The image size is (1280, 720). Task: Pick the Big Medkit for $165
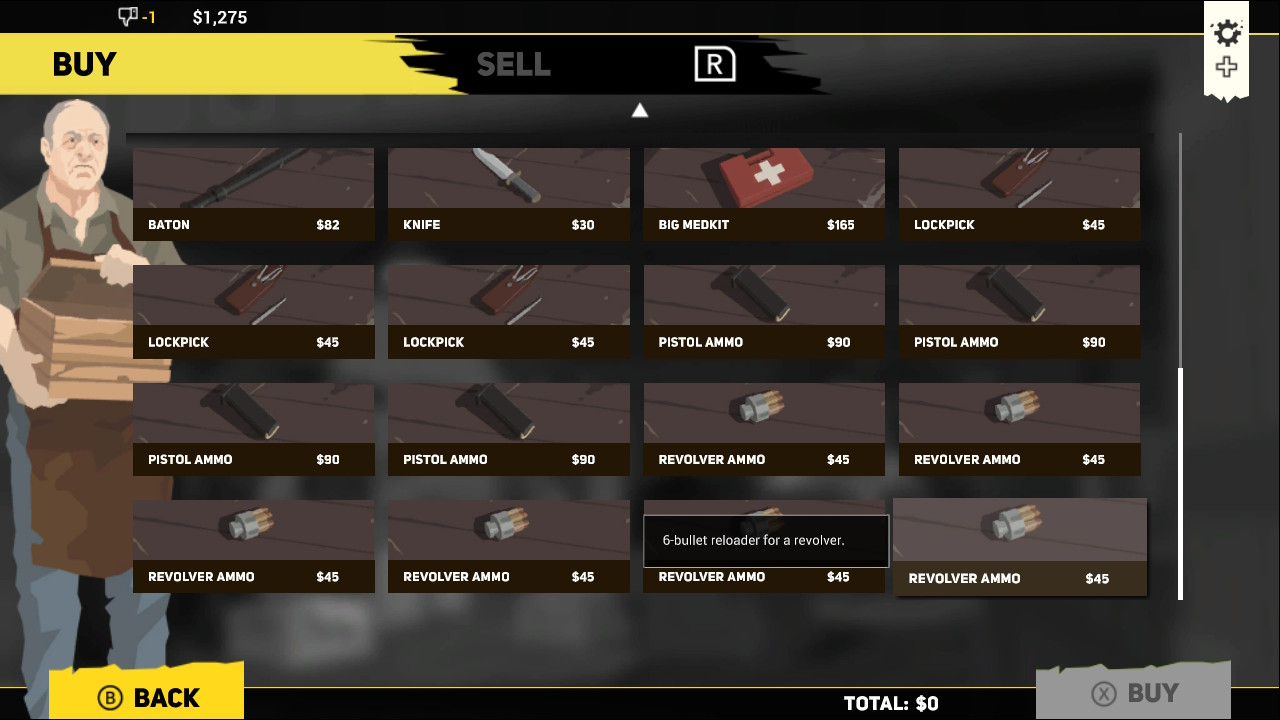pos(764,194)
